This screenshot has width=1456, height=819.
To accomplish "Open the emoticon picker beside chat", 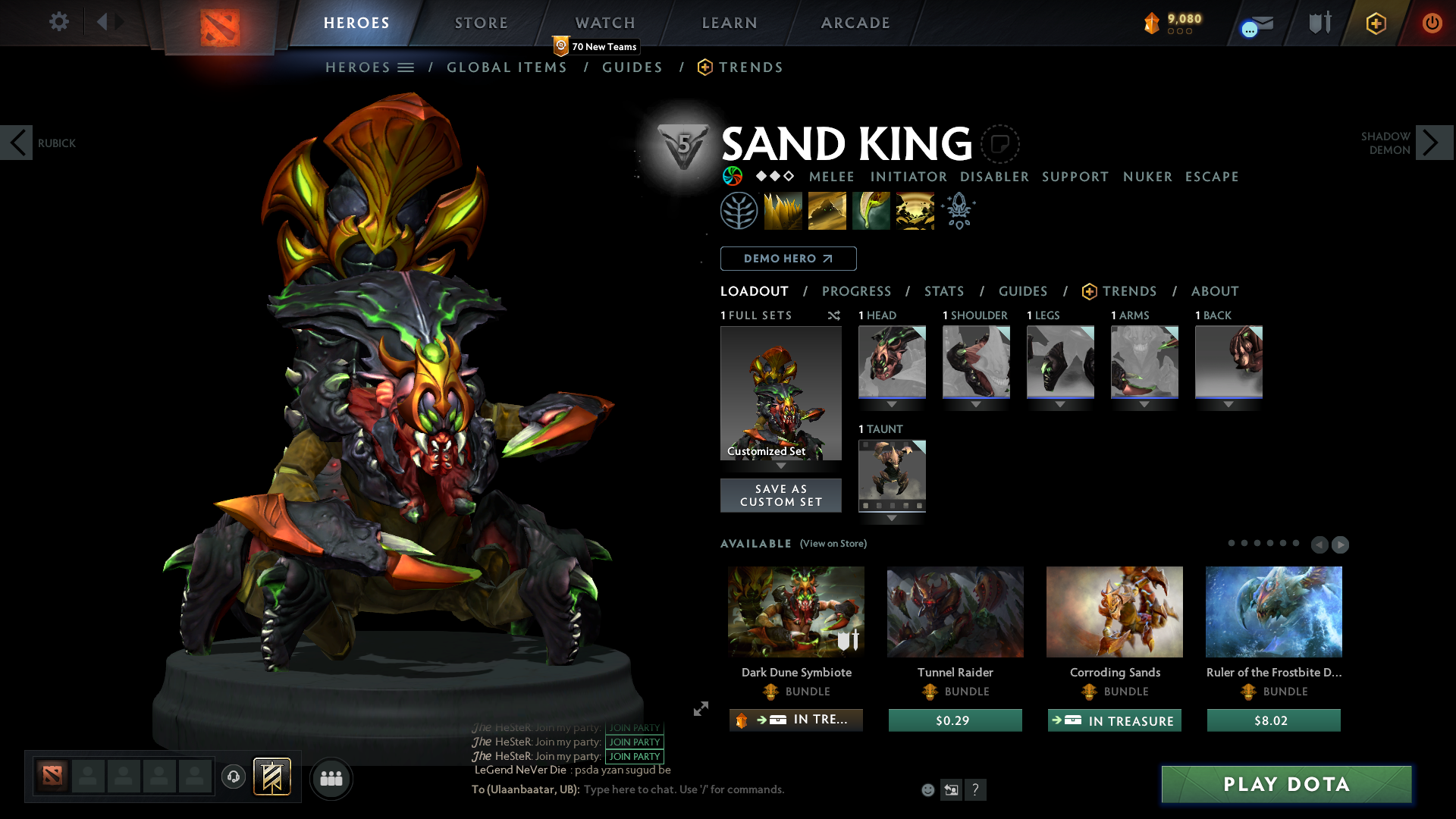I will tap(927, 789).
